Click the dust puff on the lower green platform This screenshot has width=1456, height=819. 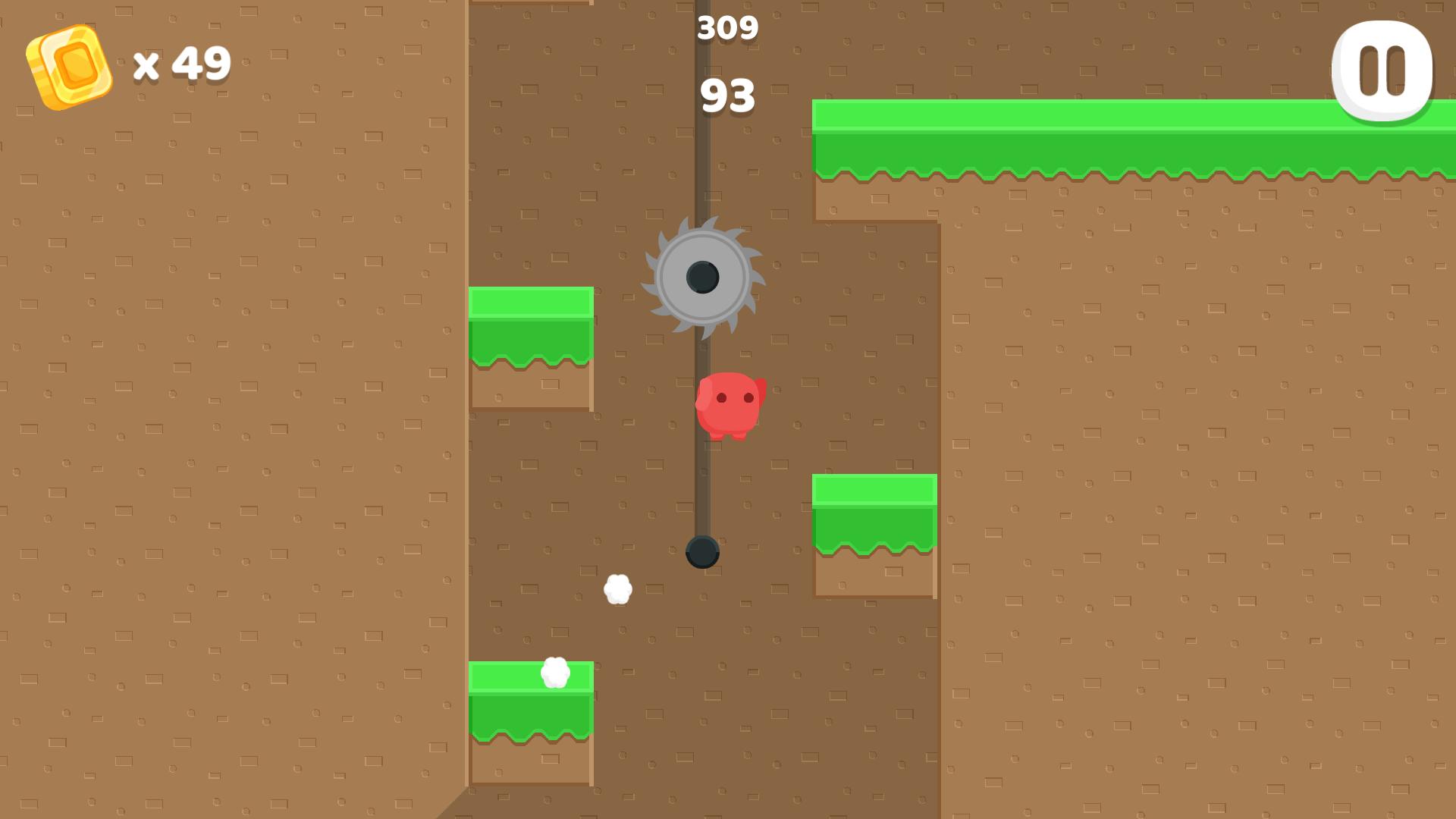[554, 673]
